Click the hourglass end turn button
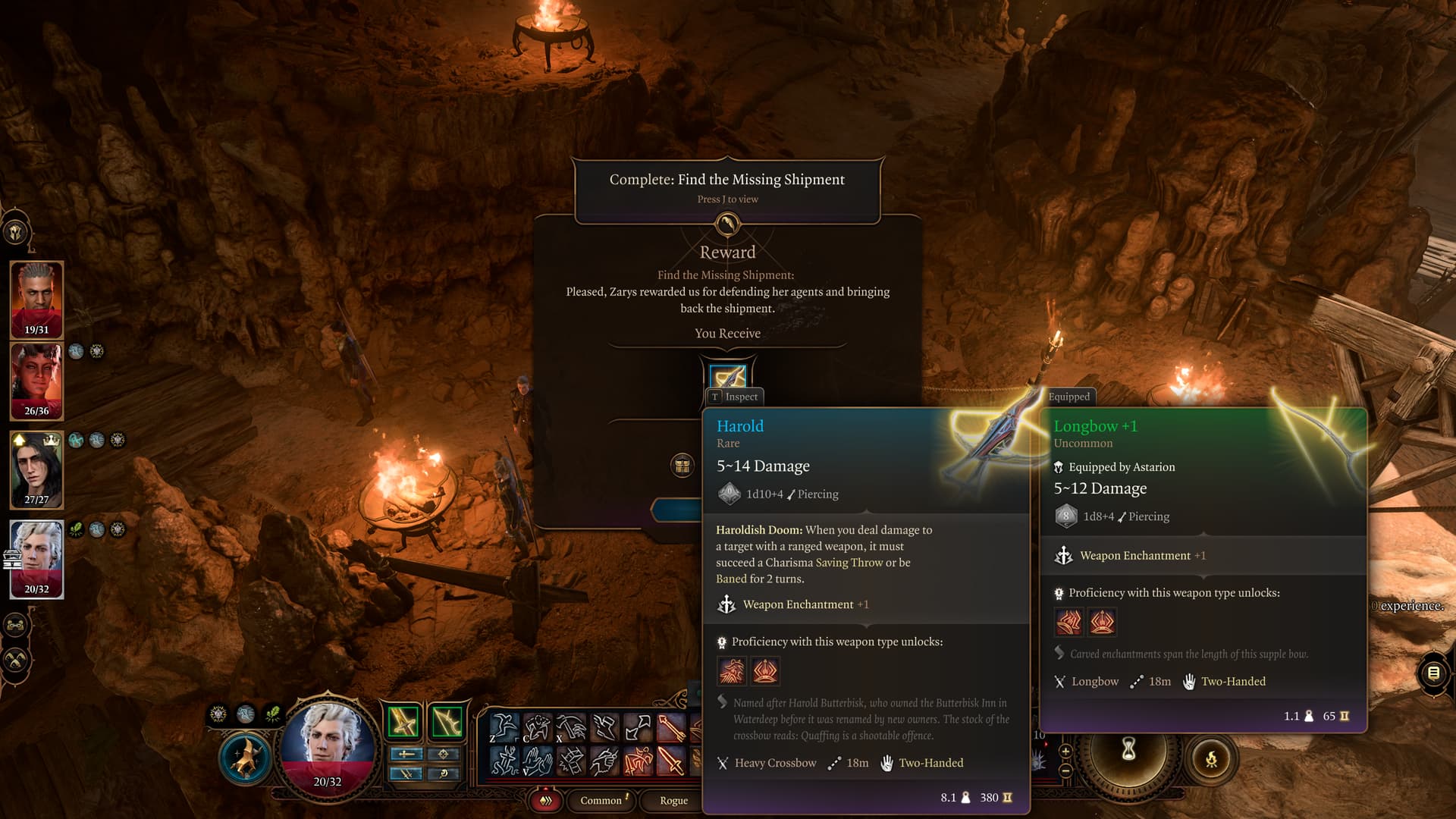Viewport: 1456px width, 819px height. pos(1129,750)
